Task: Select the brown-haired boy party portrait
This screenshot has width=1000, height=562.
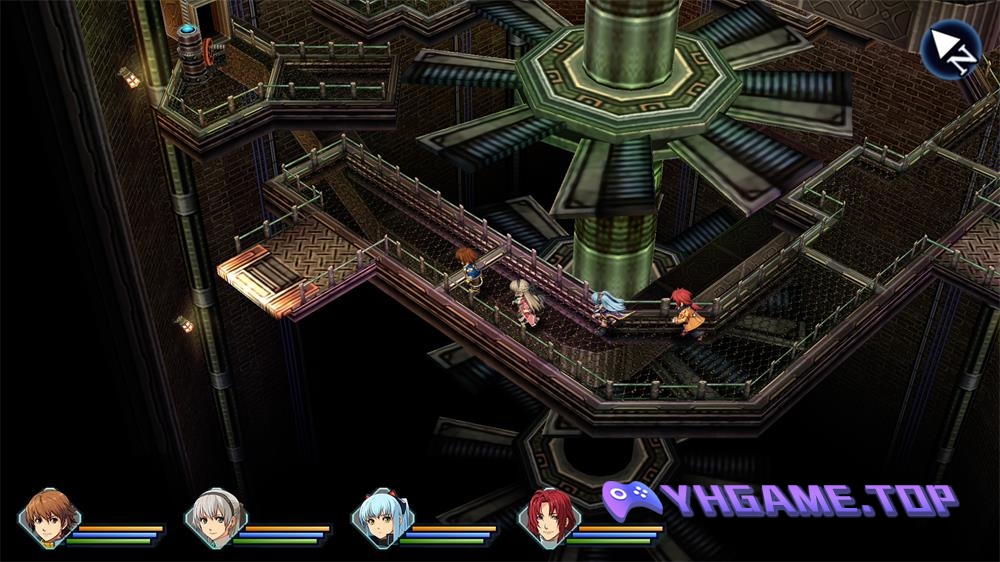Action: pyautogui.click(x=47, y=516)
